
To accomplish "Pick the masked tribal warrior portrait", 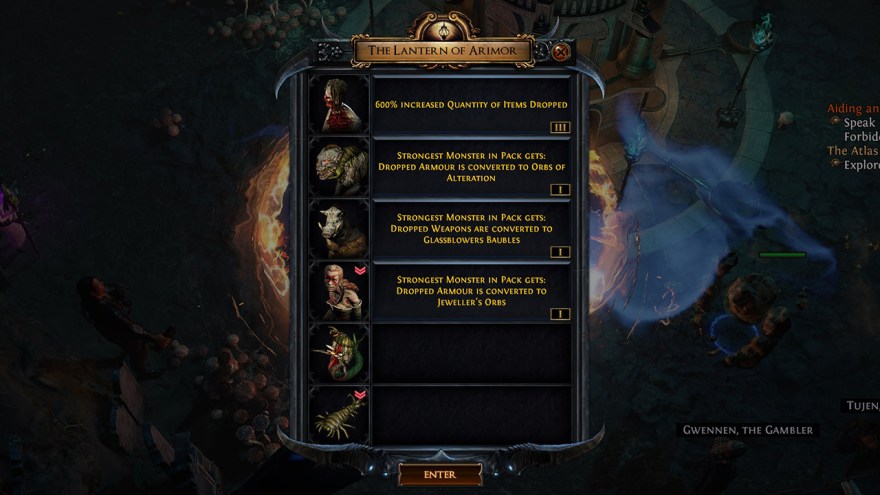I will [339, 291].
